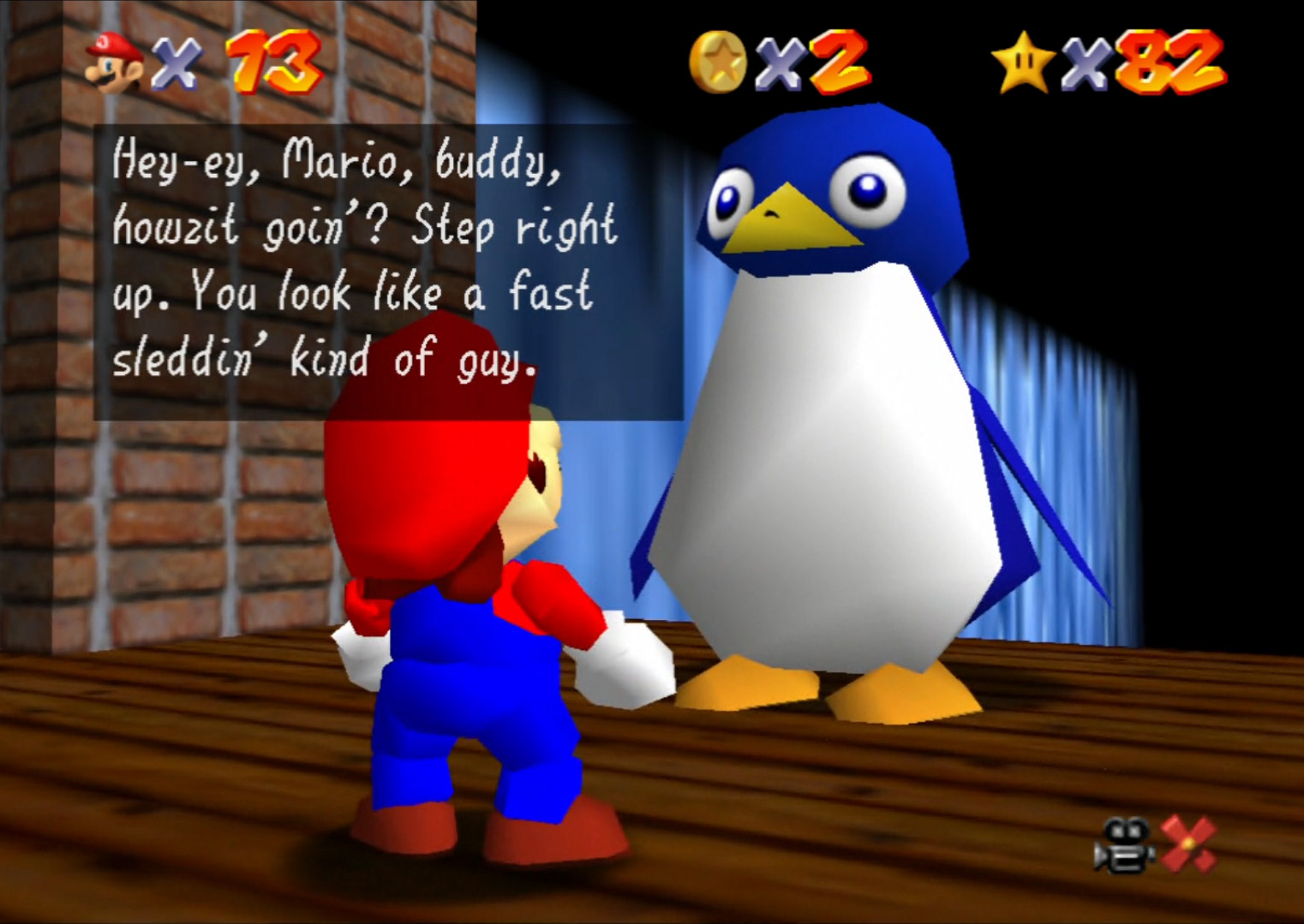Advance the penguin's dialogue text box
The image size is (1304, 924).
click(387, 271)
